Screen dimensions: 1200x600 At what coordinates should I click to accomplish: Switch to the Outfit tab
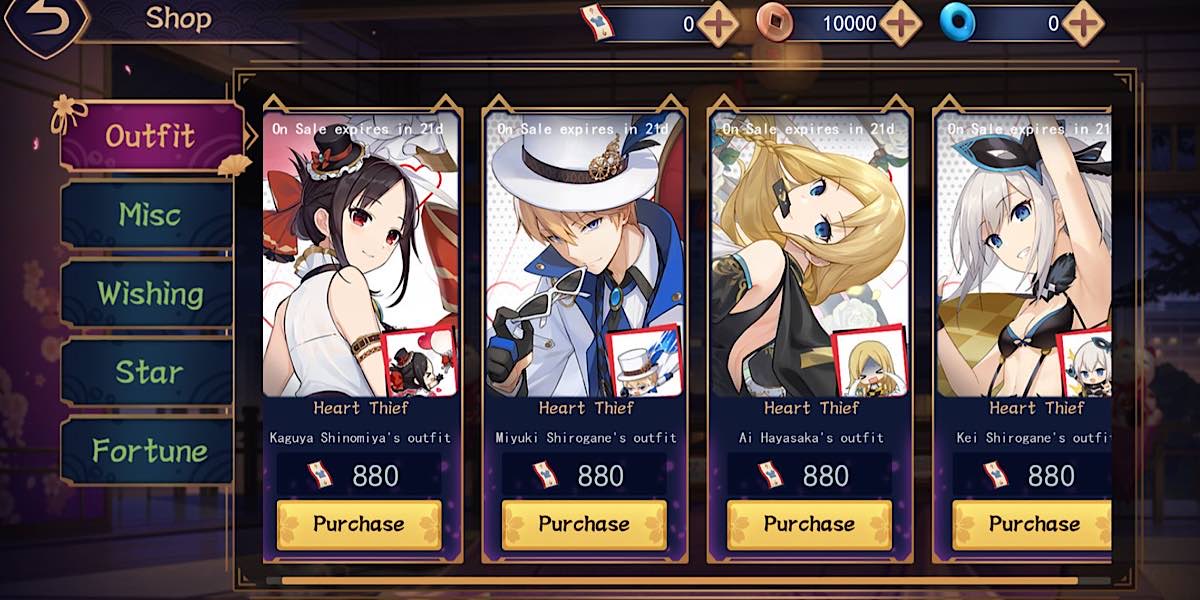tap(150, 136)
